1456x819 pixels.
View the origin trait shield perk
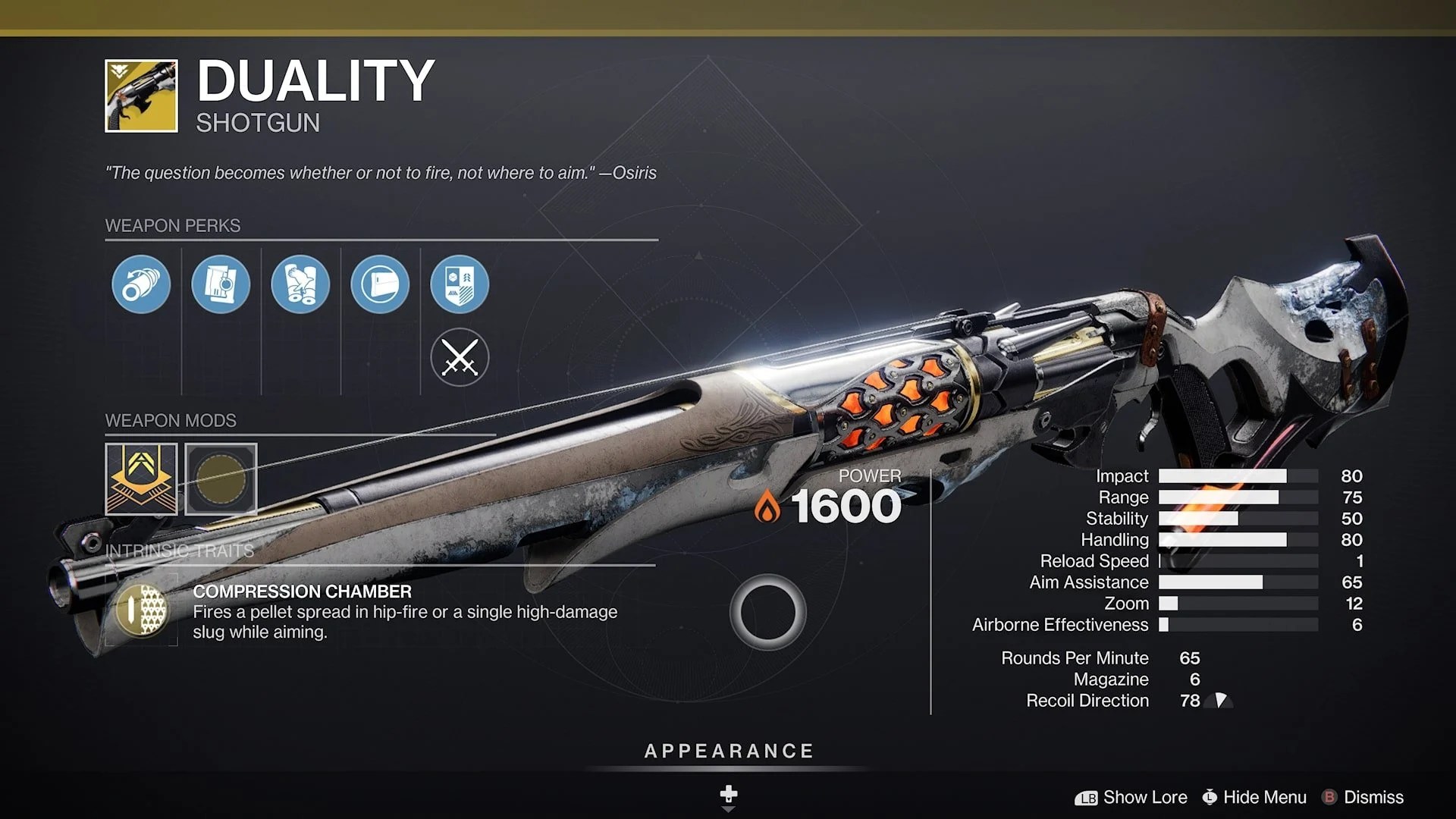pyautogui.click(x=460, y=284)
